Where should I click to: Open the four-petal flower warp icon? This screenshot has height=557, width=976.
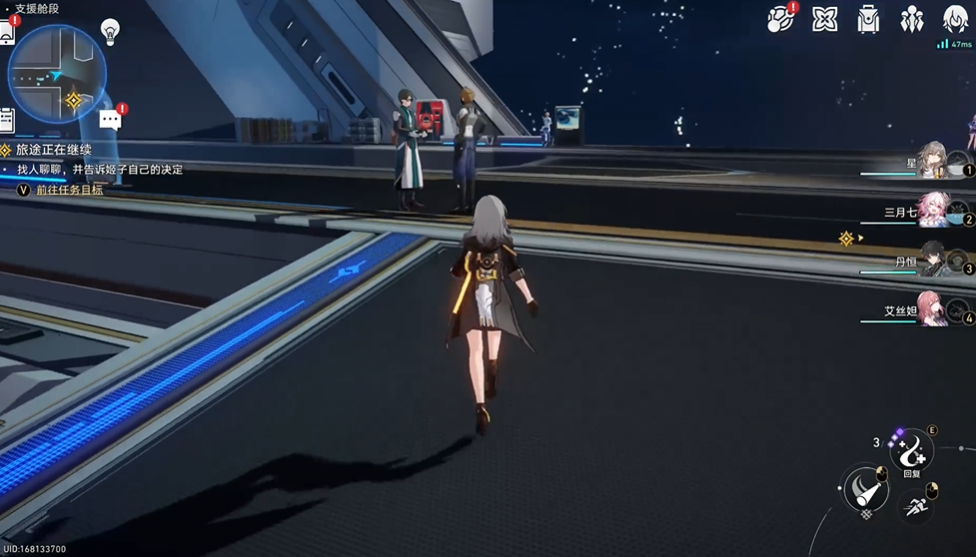(825, 19)
